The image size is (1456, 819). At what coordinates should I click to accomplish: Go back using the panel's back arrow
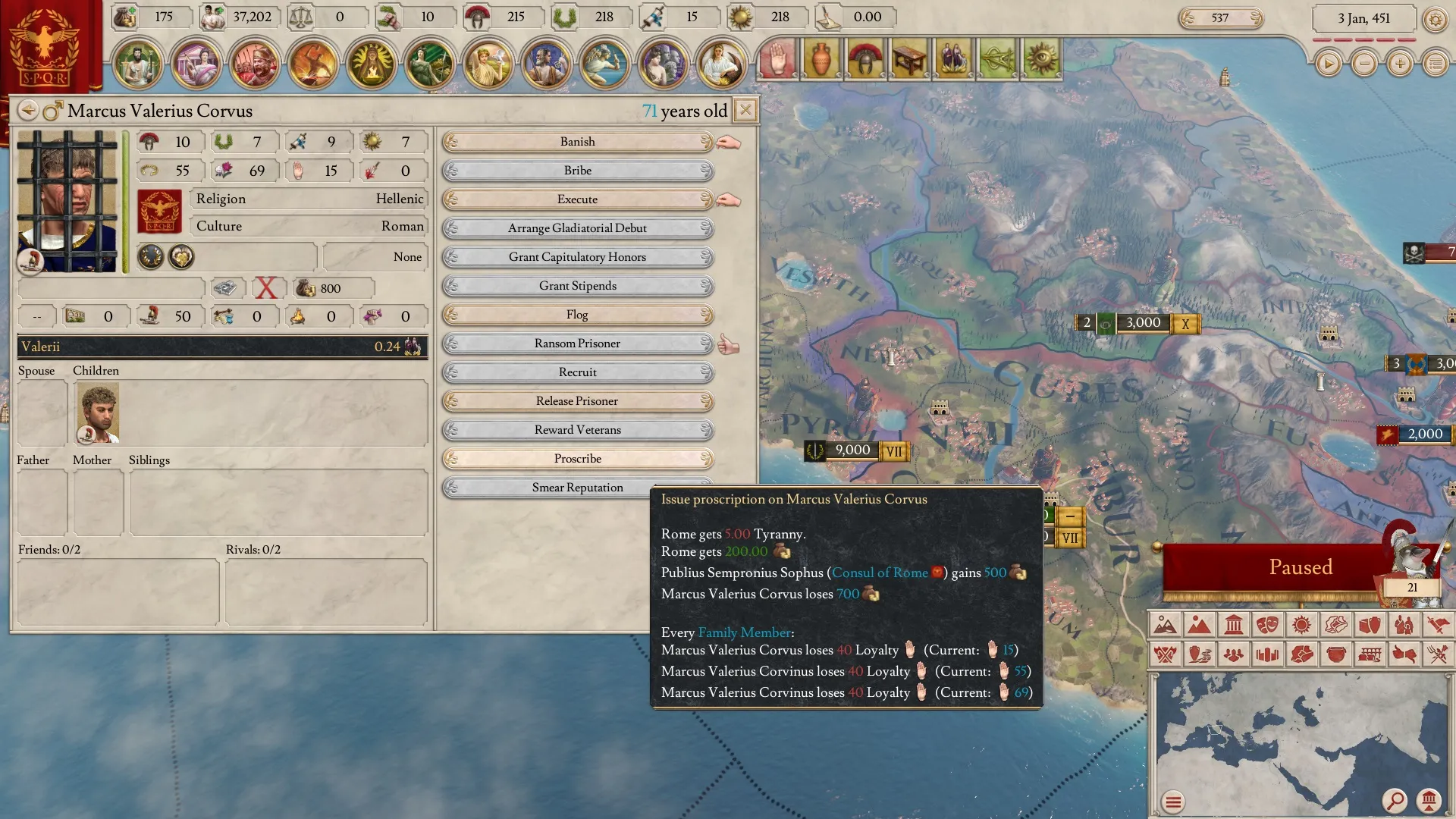[28, 111]
